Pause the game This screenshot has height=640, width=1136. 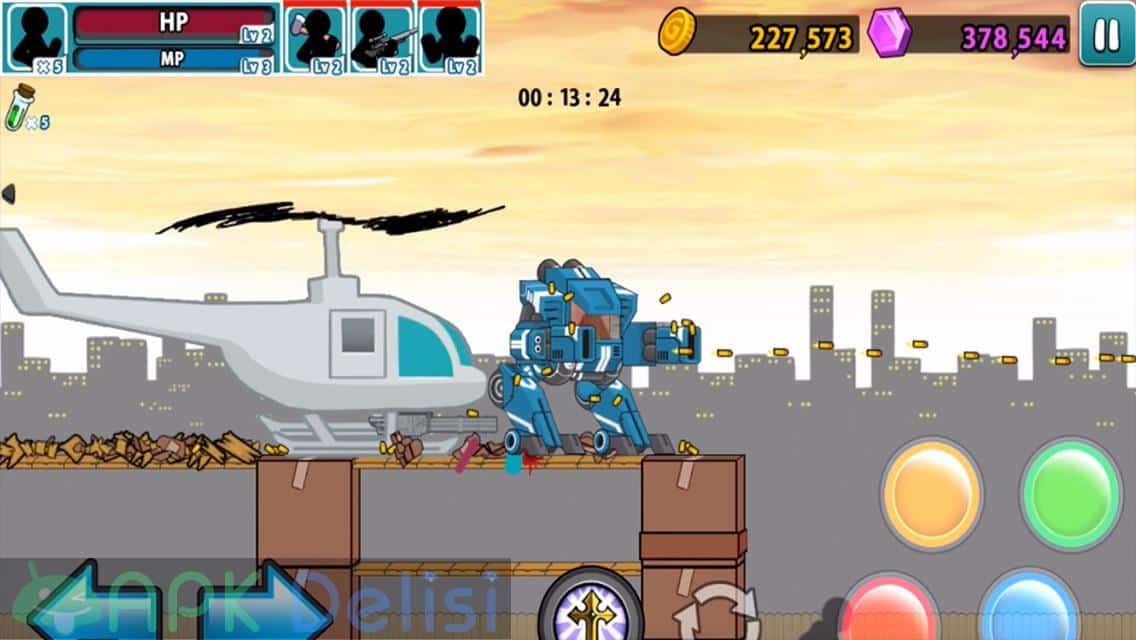pyautogui.click(x=1106, y=34)
